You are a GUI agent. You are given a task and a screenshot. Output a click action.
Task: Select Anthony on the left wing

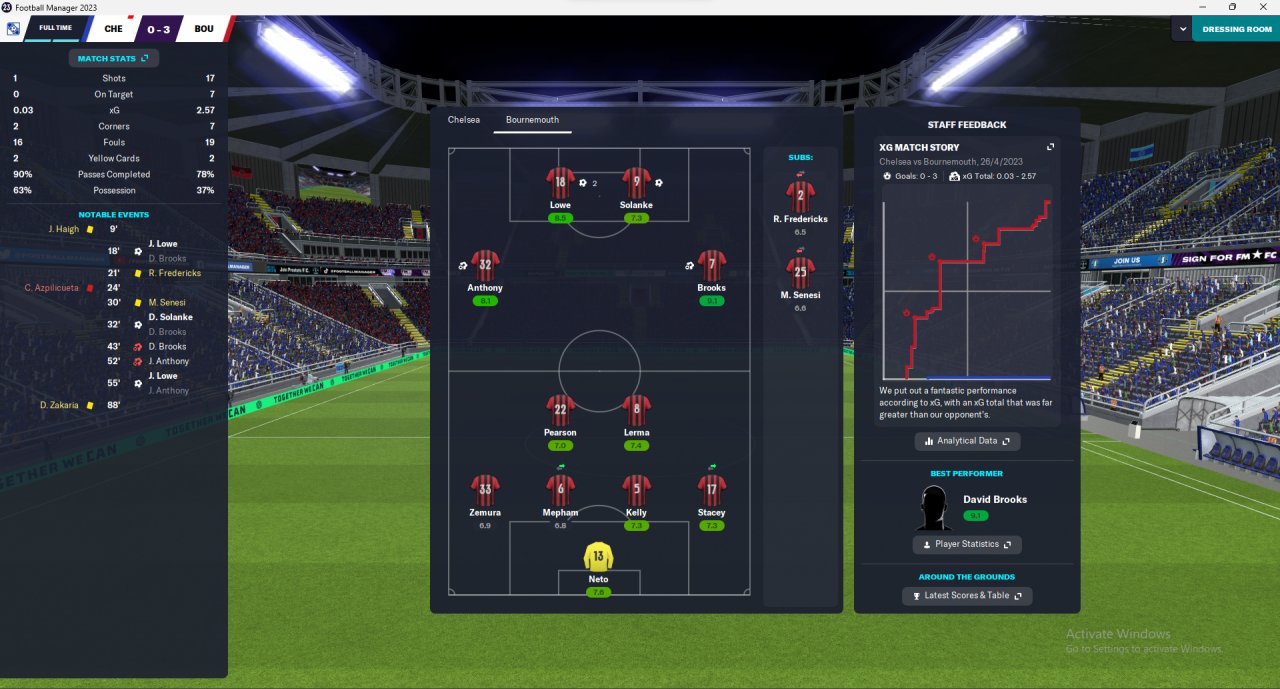pyautogui.click(x=485, y=267)
